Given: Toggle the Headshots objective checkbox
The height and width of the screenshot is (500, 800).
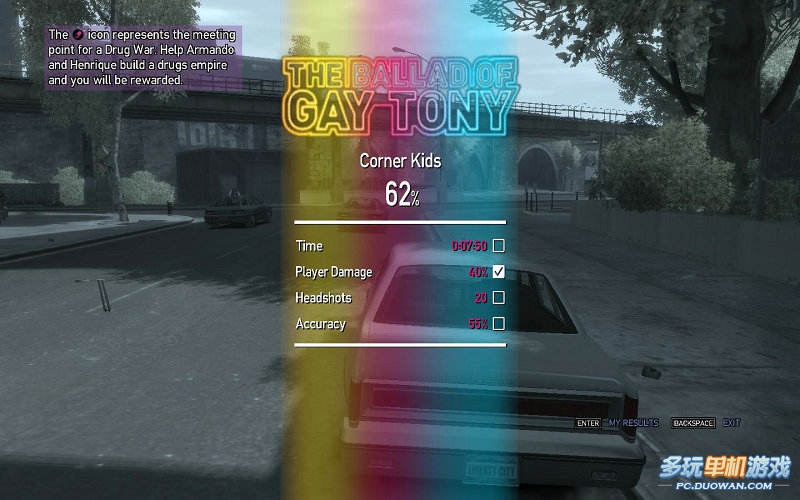Looking at the screenshot, I should (x=498, y=297).
